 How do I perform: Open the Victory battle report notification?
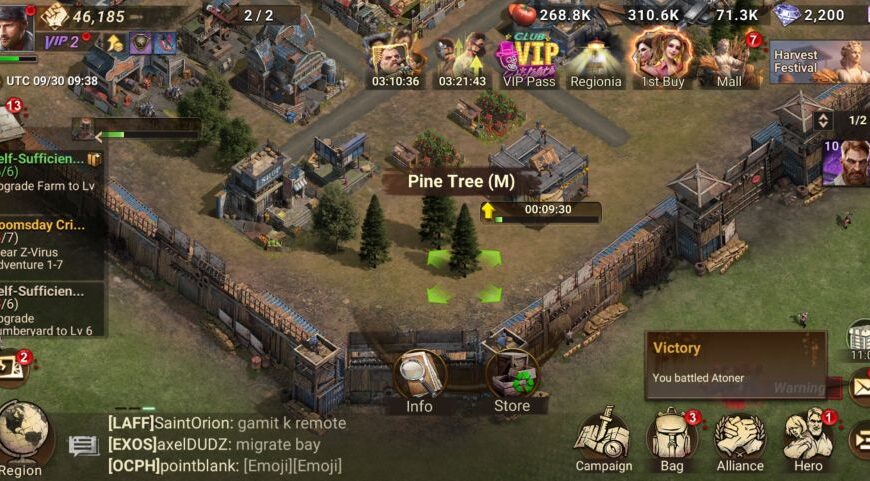click(735, 364)
